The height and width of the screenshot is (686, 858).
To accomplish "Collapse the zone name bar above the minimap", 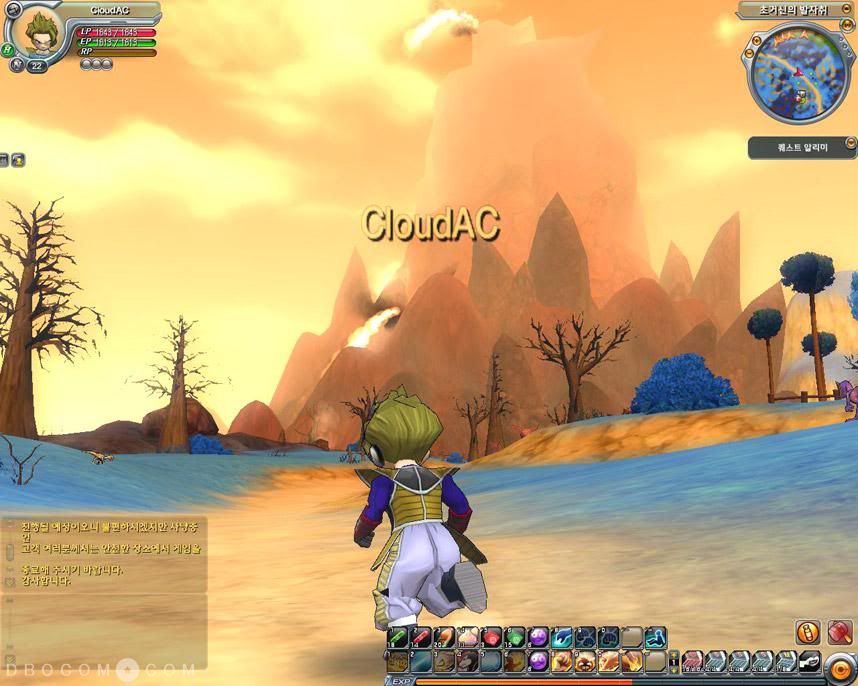I will [847, 11].
